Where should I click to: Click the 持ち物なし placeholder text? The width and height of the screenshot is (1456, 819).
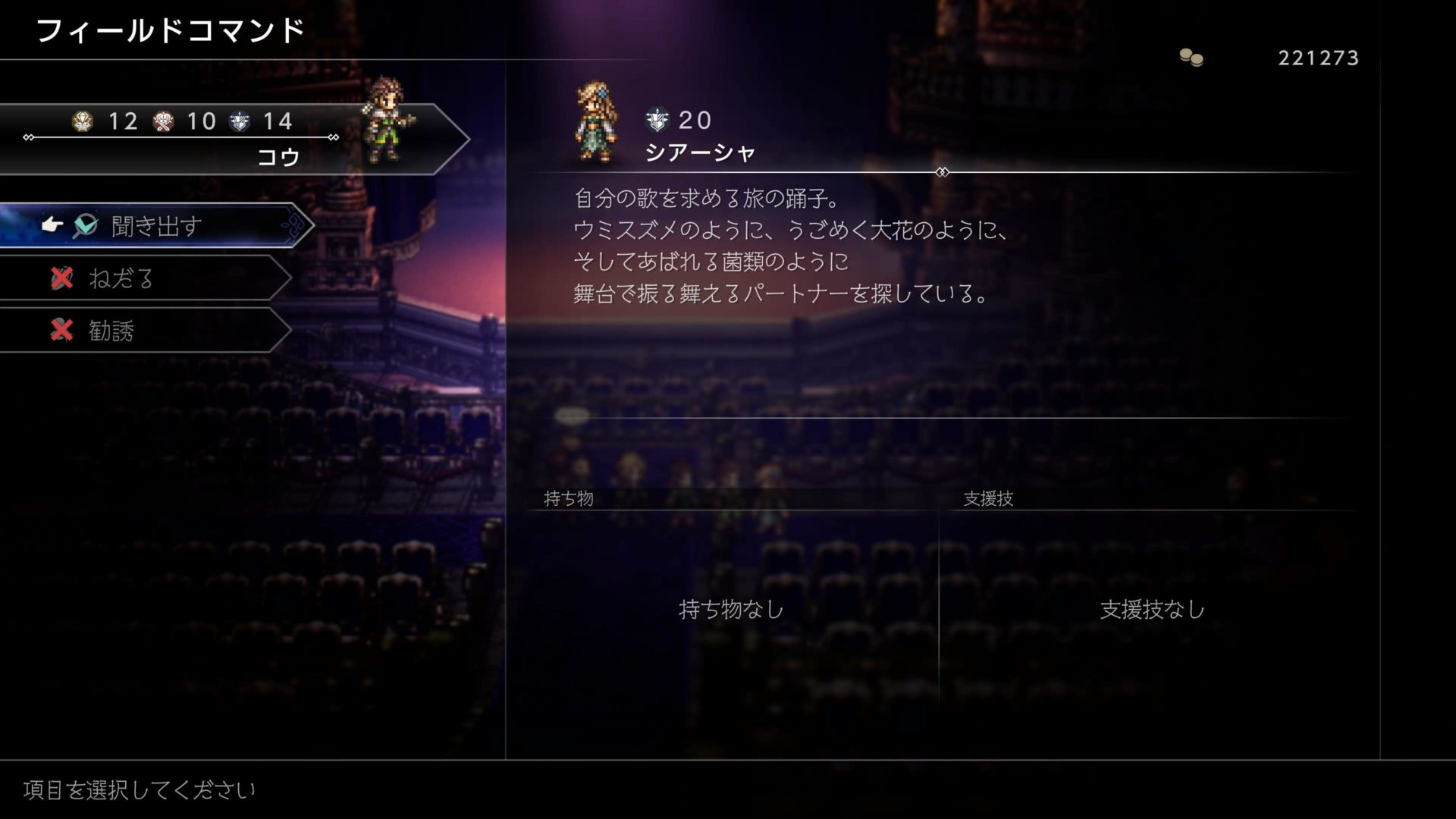[730, 608]
